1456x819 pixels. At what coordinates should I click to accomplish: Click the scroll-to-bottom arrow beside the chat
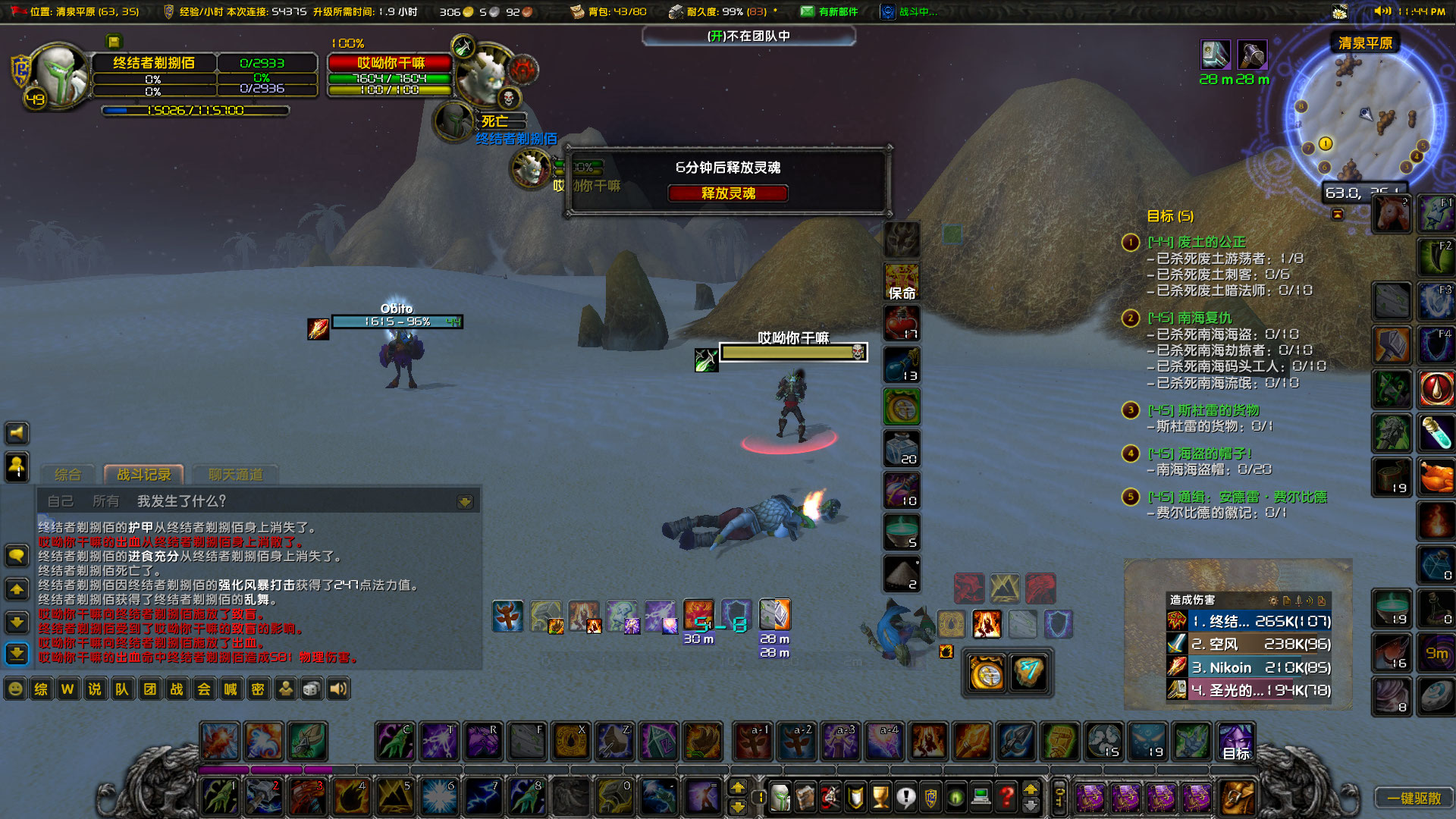(x=15, y=653)
